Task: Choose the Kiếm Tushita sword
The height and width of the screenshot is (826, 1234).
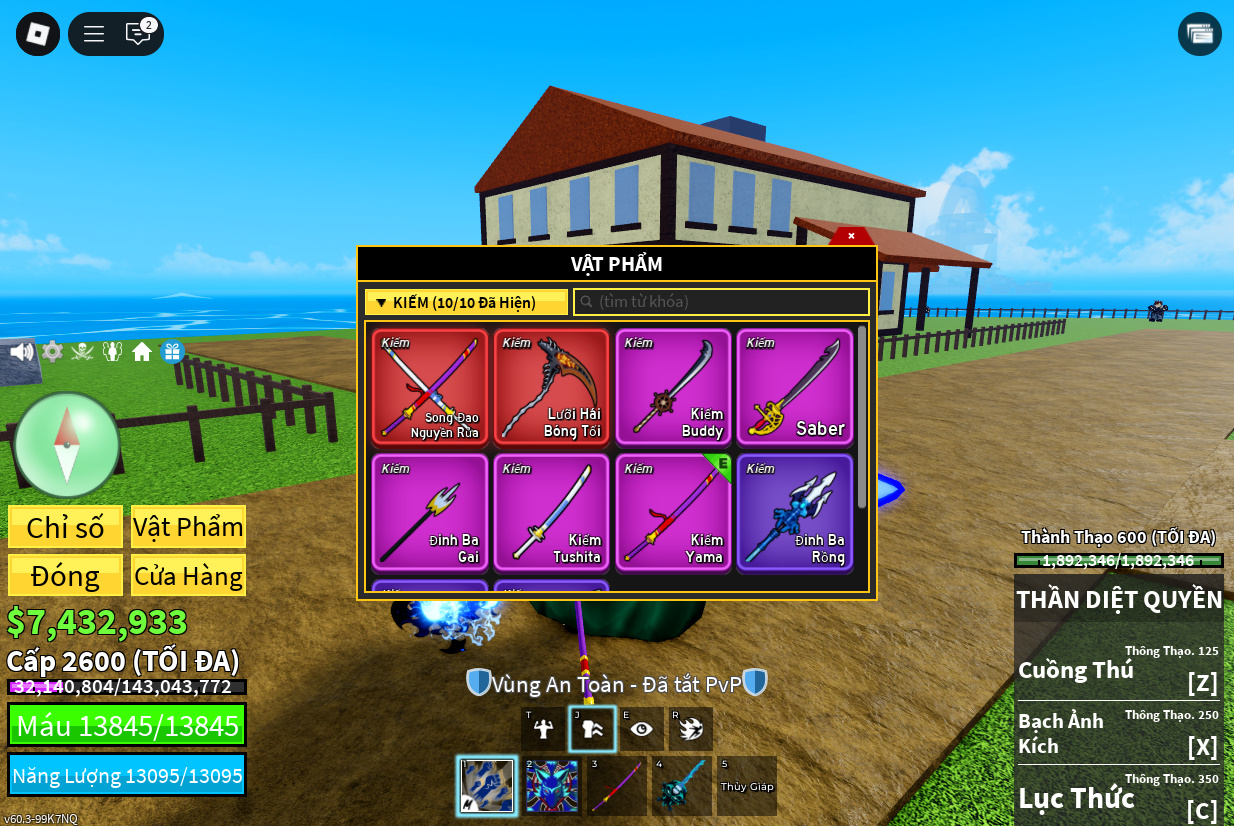Action: [x=552, y=513]
